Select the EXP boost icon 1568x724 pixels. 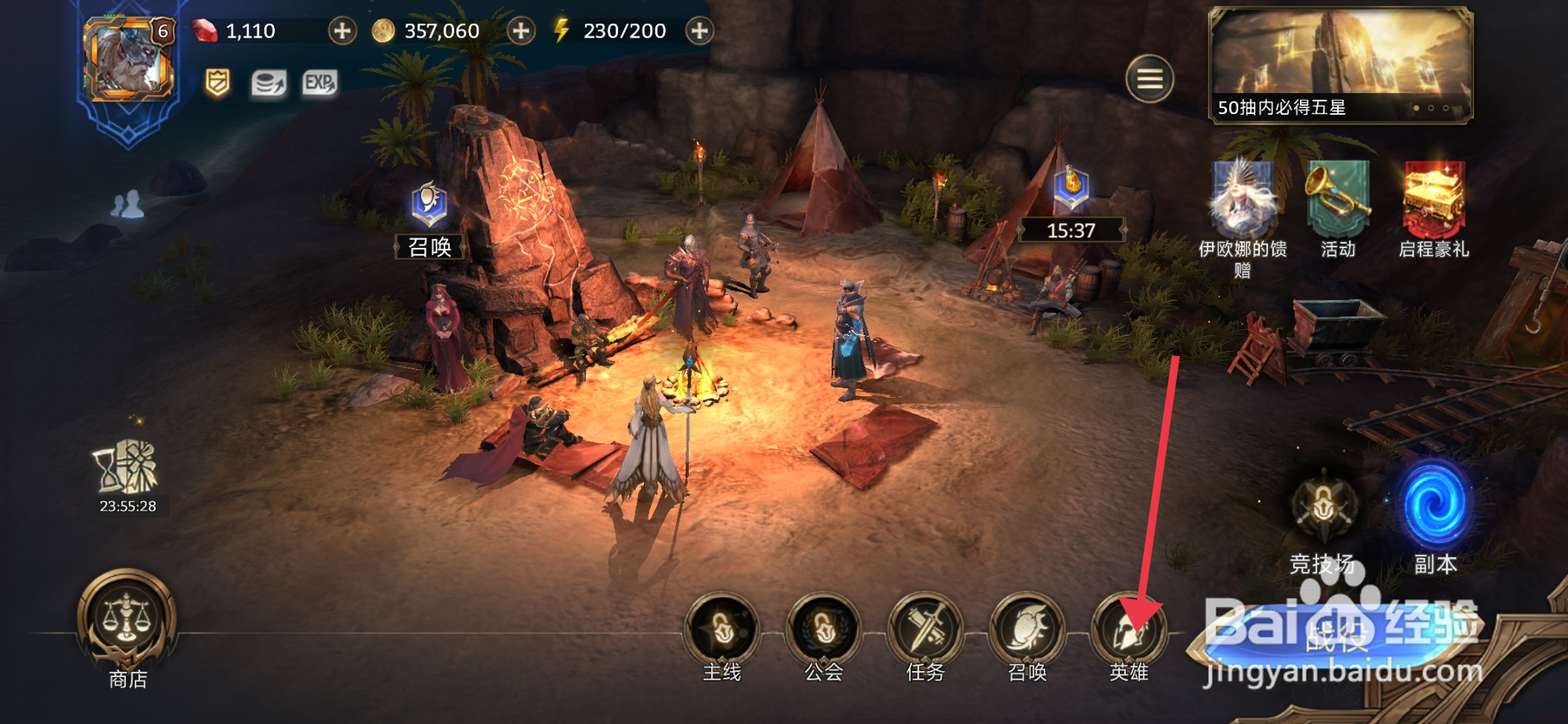tap(320, 83)
